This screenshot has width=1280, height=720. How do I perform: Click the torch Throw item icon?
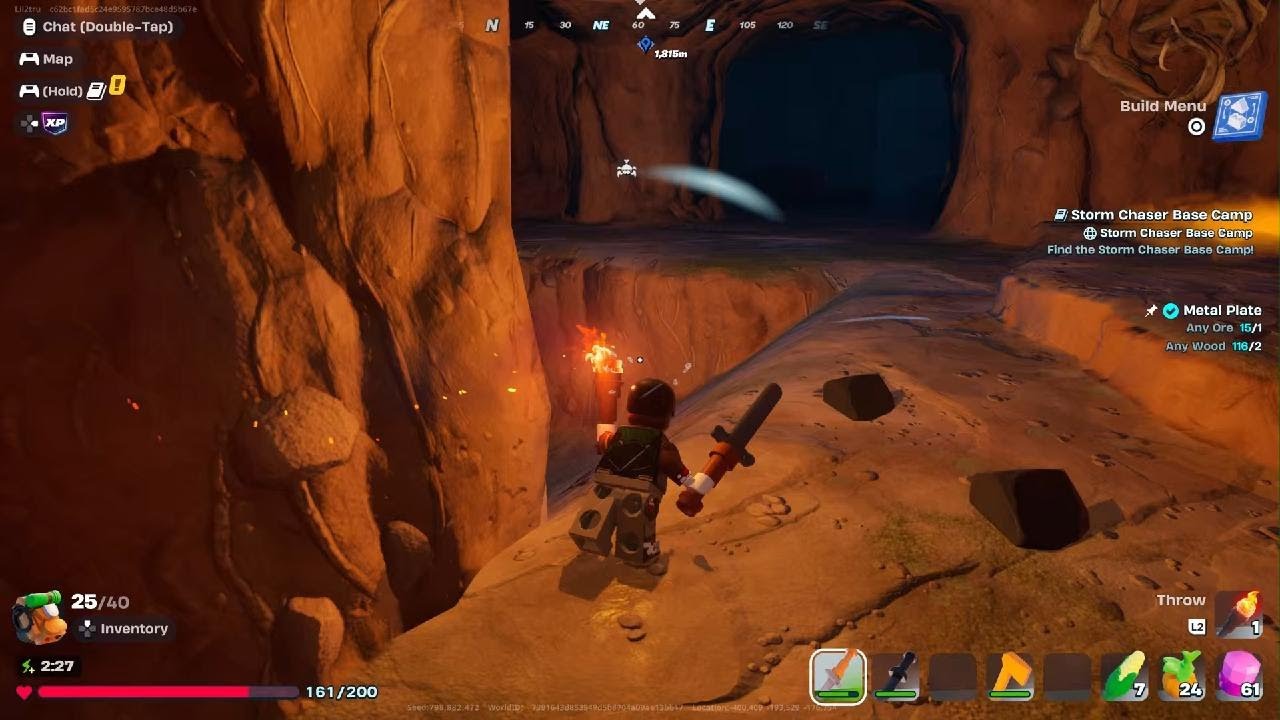1239,613
